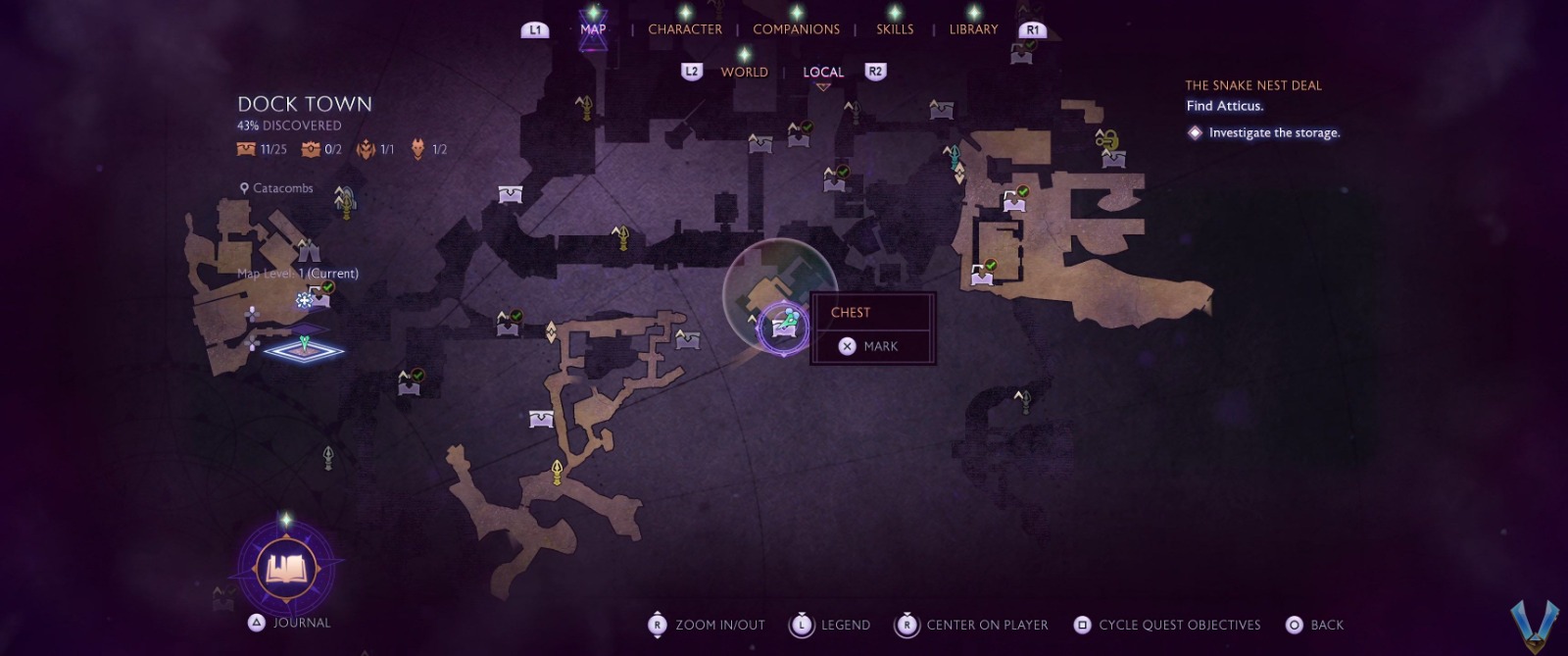Screen dimensions: 1568x656
Task: Open the Companions tab
Action: (x=796, y=29)
